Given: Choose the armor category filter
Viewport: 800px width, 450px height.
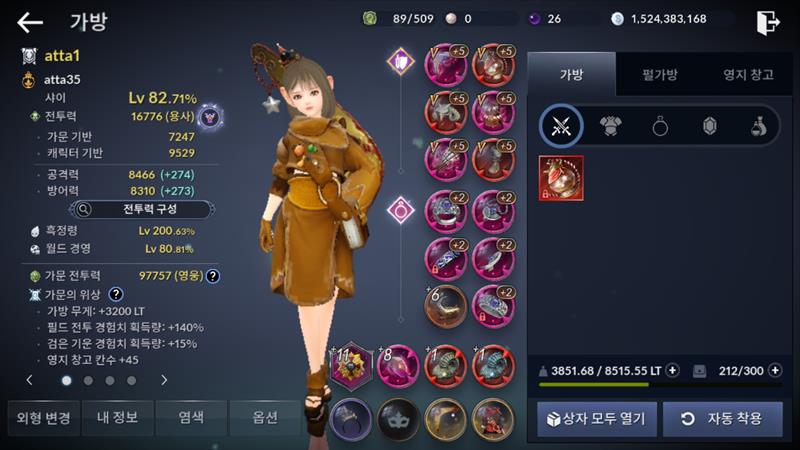Looking at the screenshot, I should coord(611,126).
